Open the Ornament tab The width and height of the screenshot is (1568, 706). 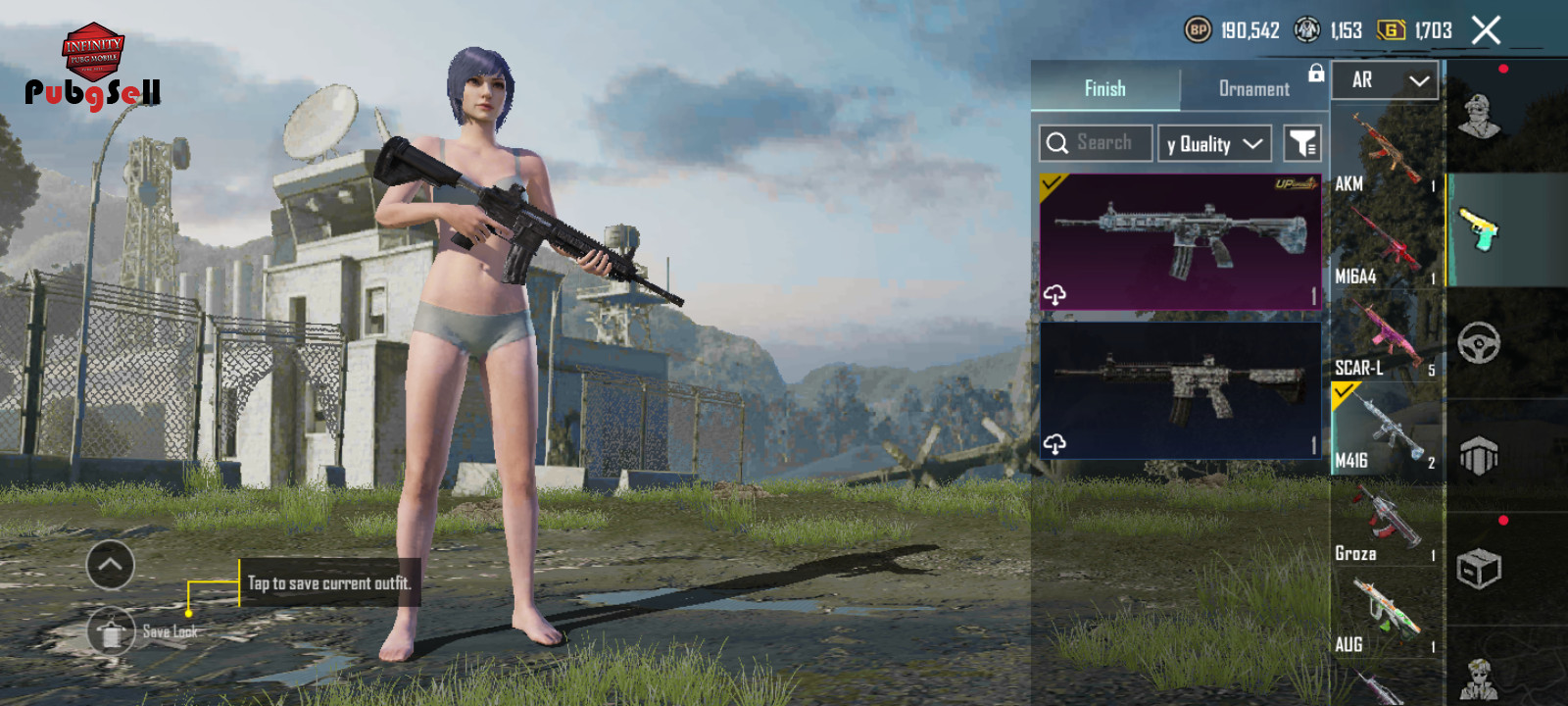click(1253, 88)
